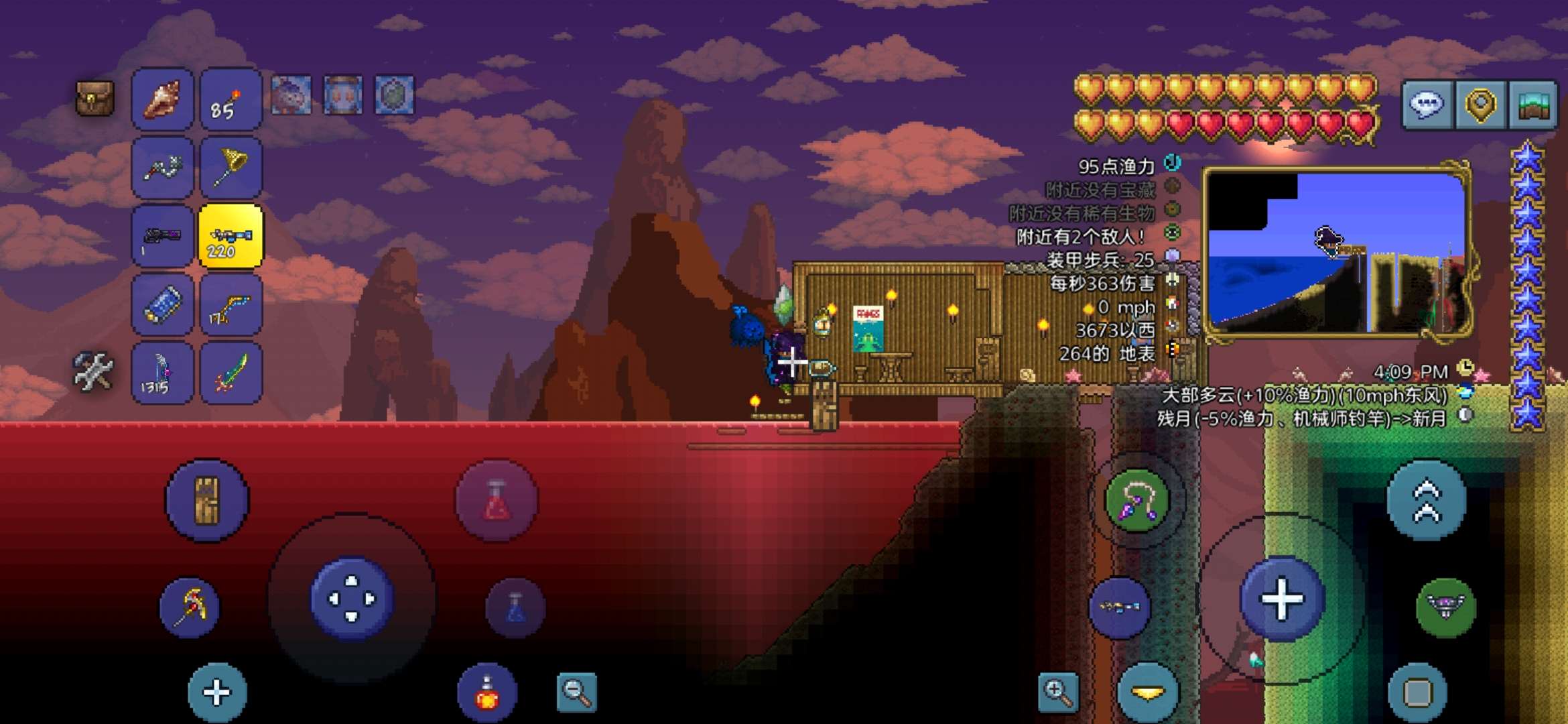This screenshot has width=1568, height=724.
Task: Tap the wooden door quick-use button
Action: pos(207,500)
